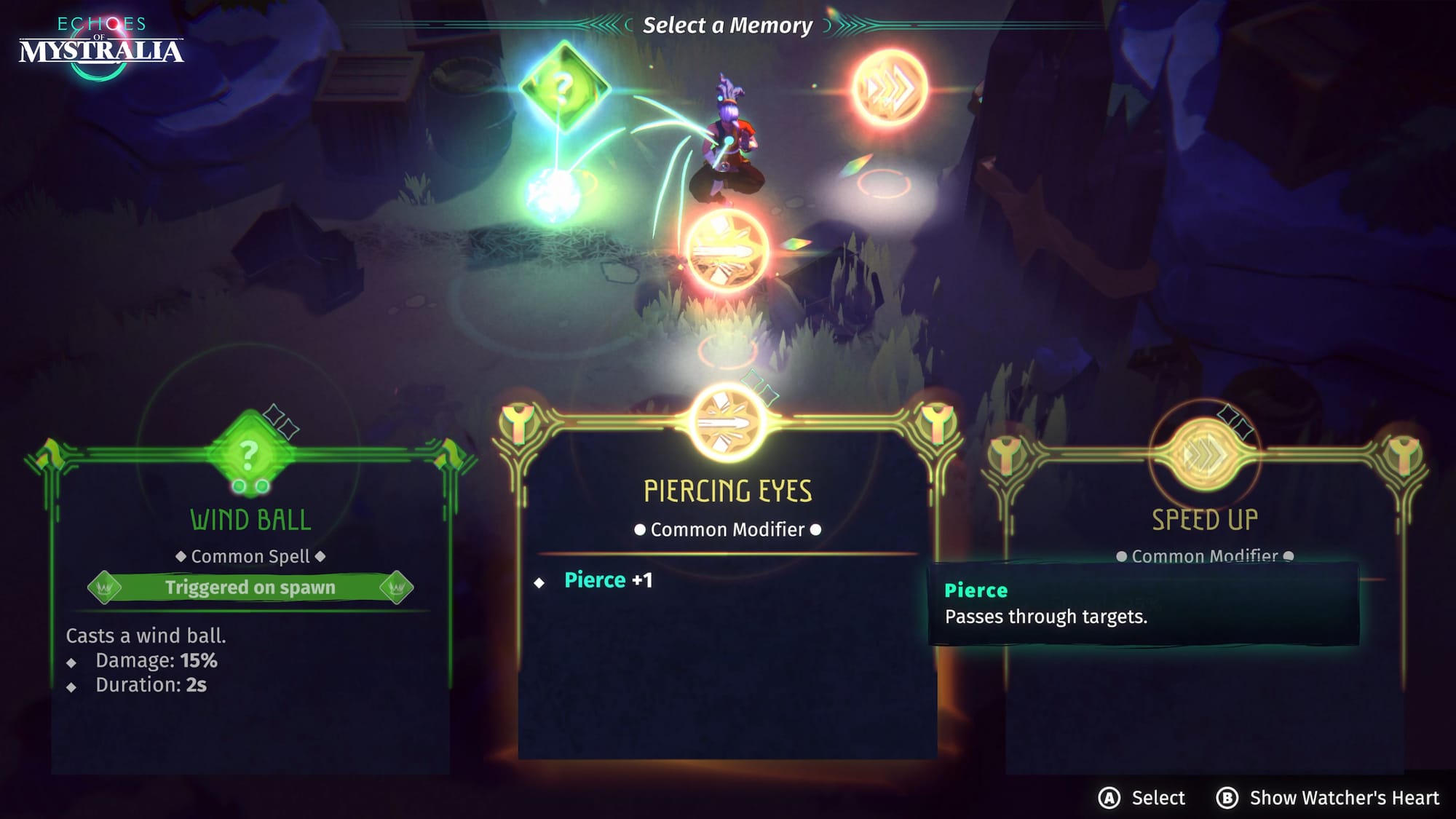Show Watcher's Heart
The height and width of the screenshot is (819, 1456).
[x=1343, y=798]
